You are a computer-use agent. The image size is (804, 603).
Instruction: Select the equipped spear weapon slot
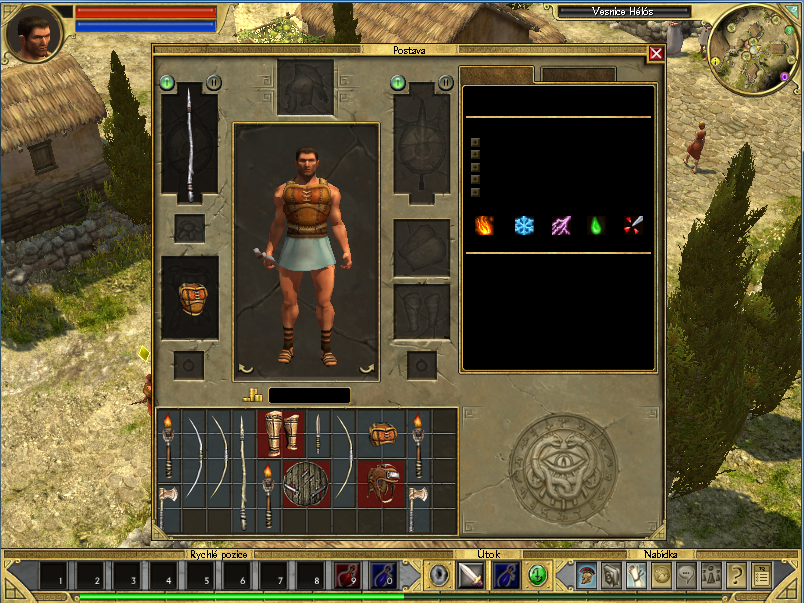(x=189, y=144)
